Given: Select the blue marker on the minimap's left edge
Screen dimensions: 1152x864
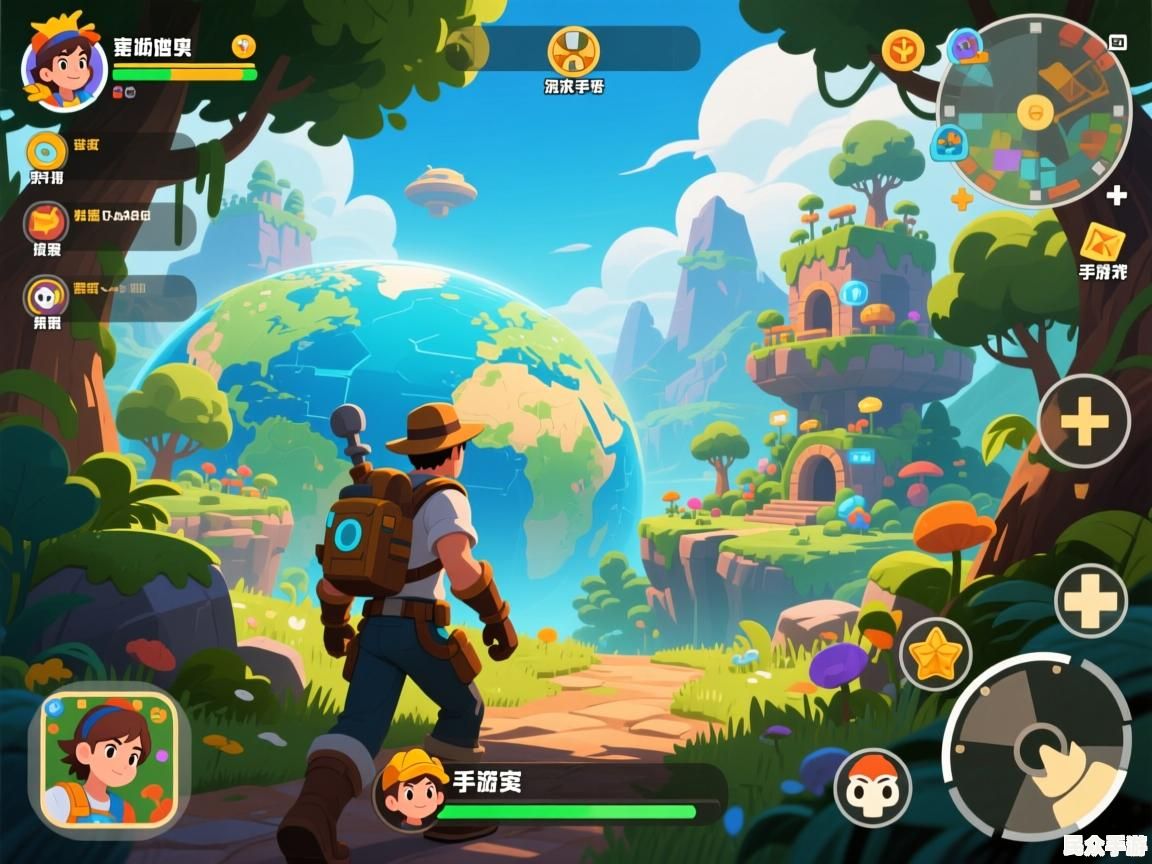Looking at the screenshot, I should 949,142.
